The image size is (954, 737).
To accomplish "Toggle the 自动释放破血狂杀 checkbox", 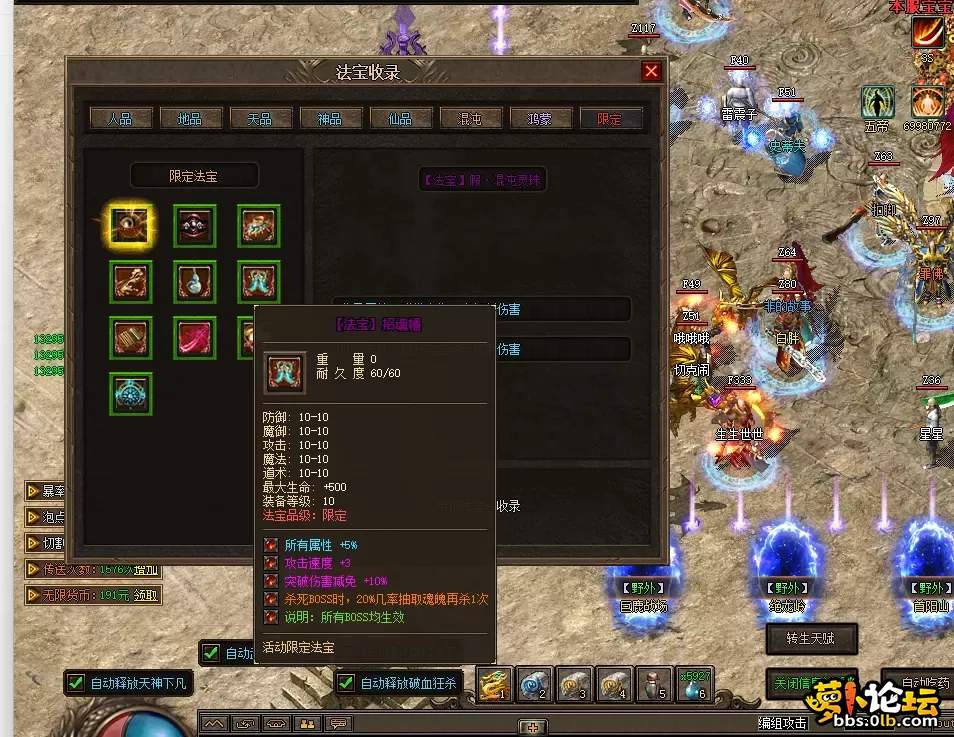I will pos(346,684).
